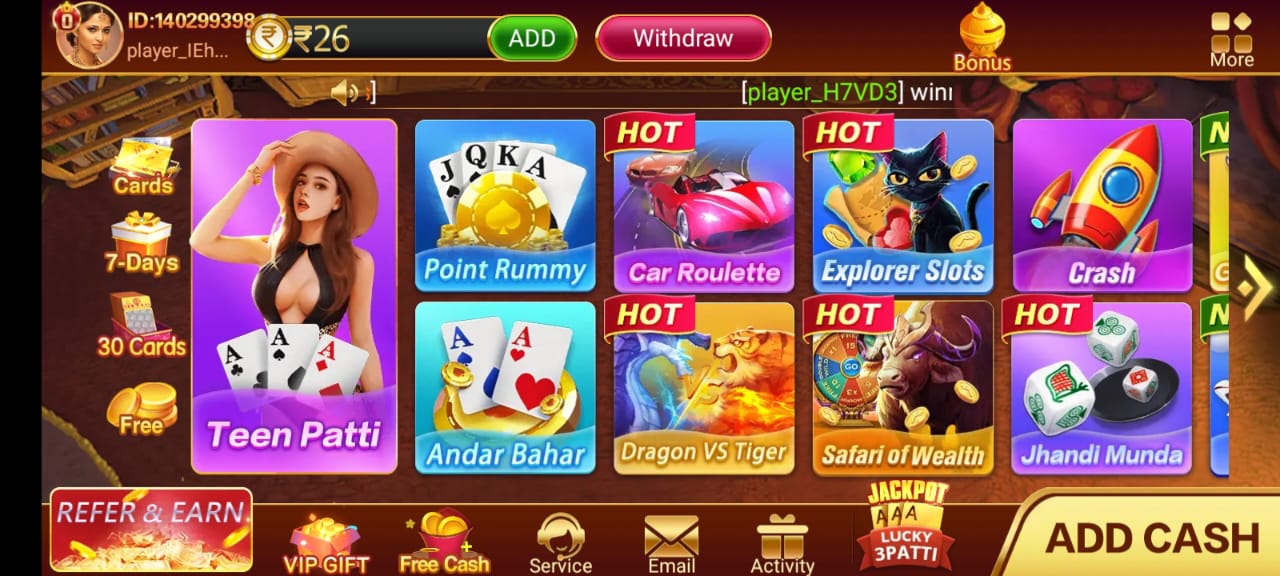Image resolution: width=1280 pixels, height=576 pixels.
Task: Open the Withdraw screen
Action: tap(683, 39)
